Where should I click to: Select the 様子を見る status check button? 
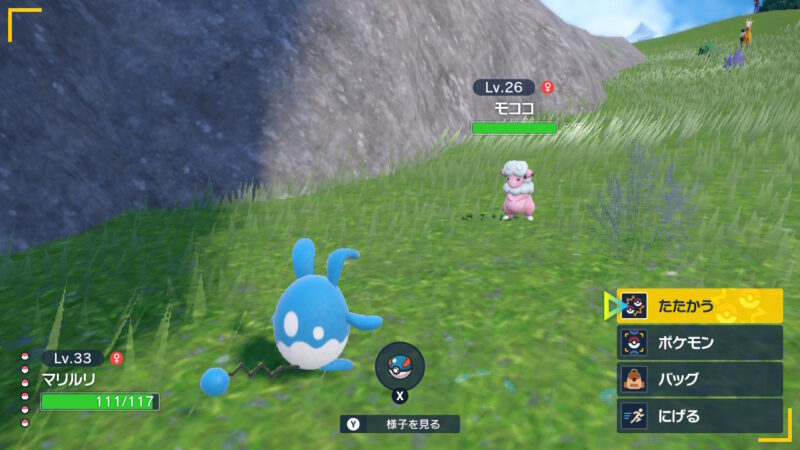pyautogui.click(x=400, y=424)
